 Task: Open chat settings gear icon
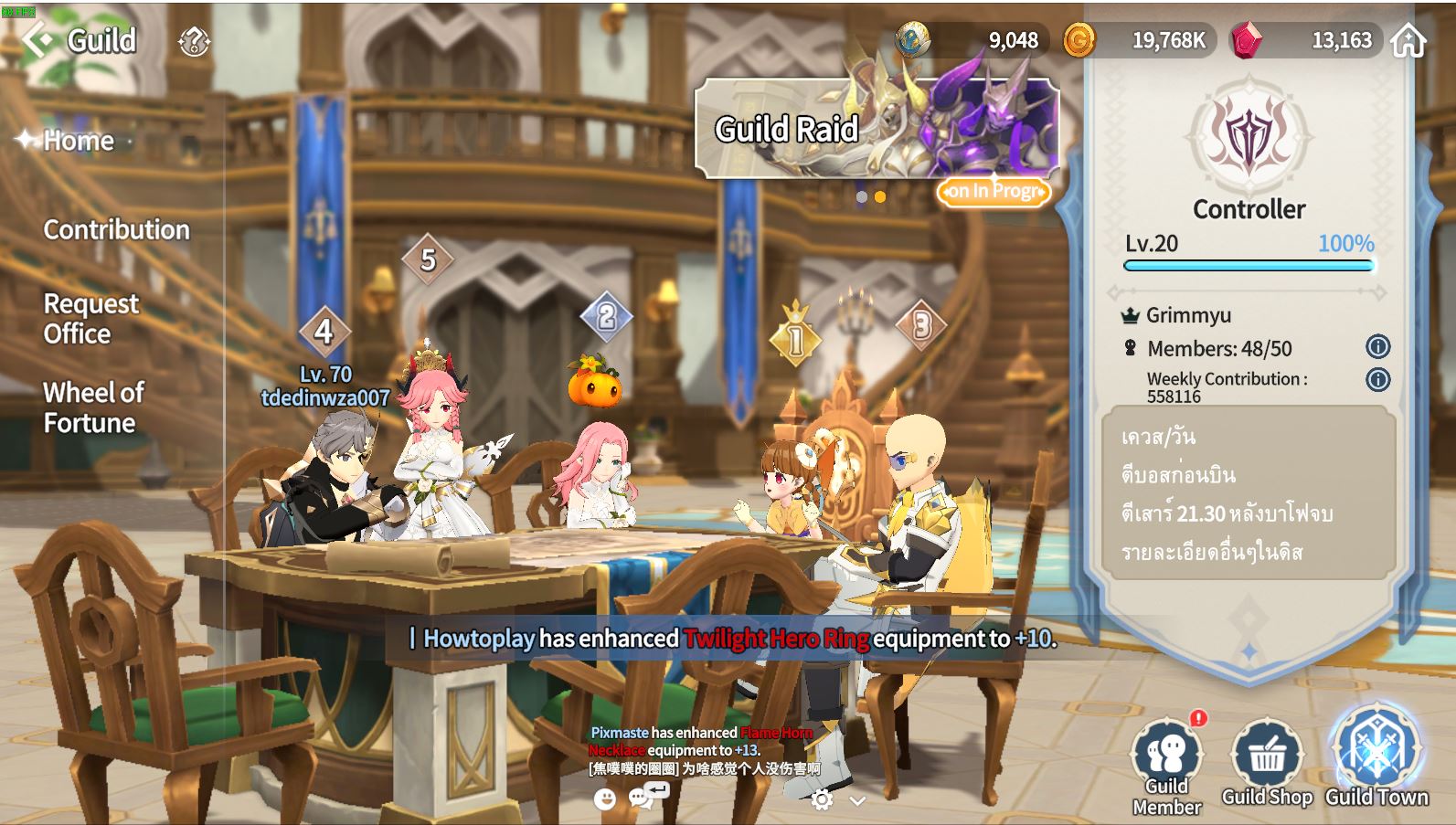[x=822, y=800]
